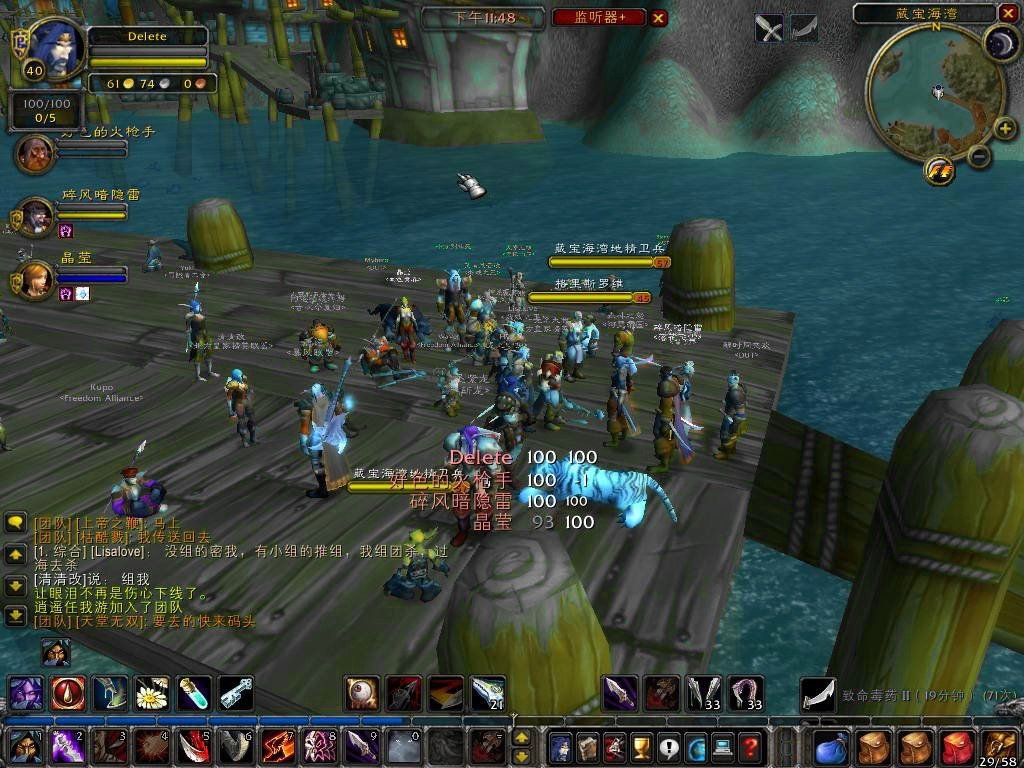
Task: Use the white daisy flower item
Action: tap(152, 693)
